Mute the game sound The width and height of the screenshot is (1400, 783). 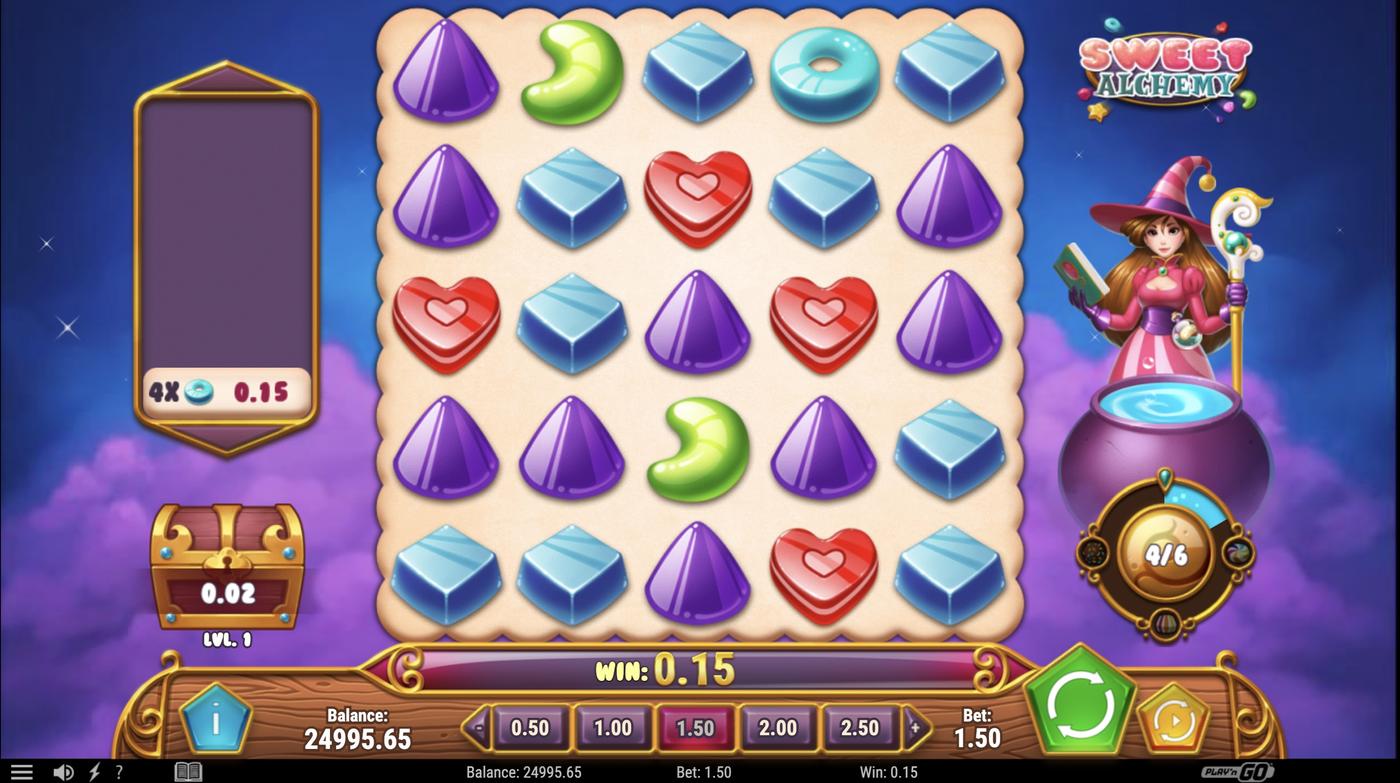(x=64, y=770)
